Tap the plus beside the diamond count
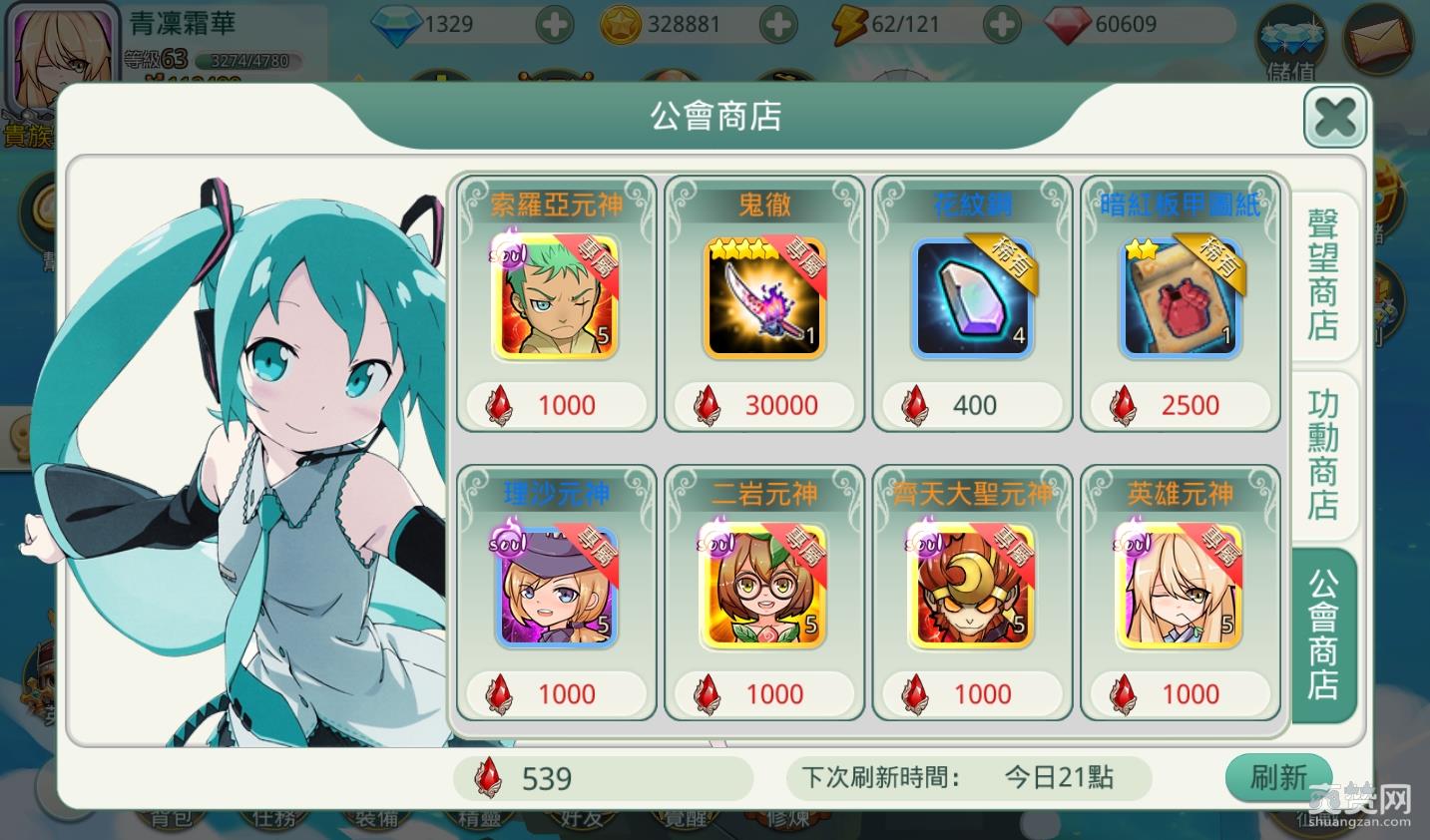The image size is (1430, 840). [x=555, y=24]
